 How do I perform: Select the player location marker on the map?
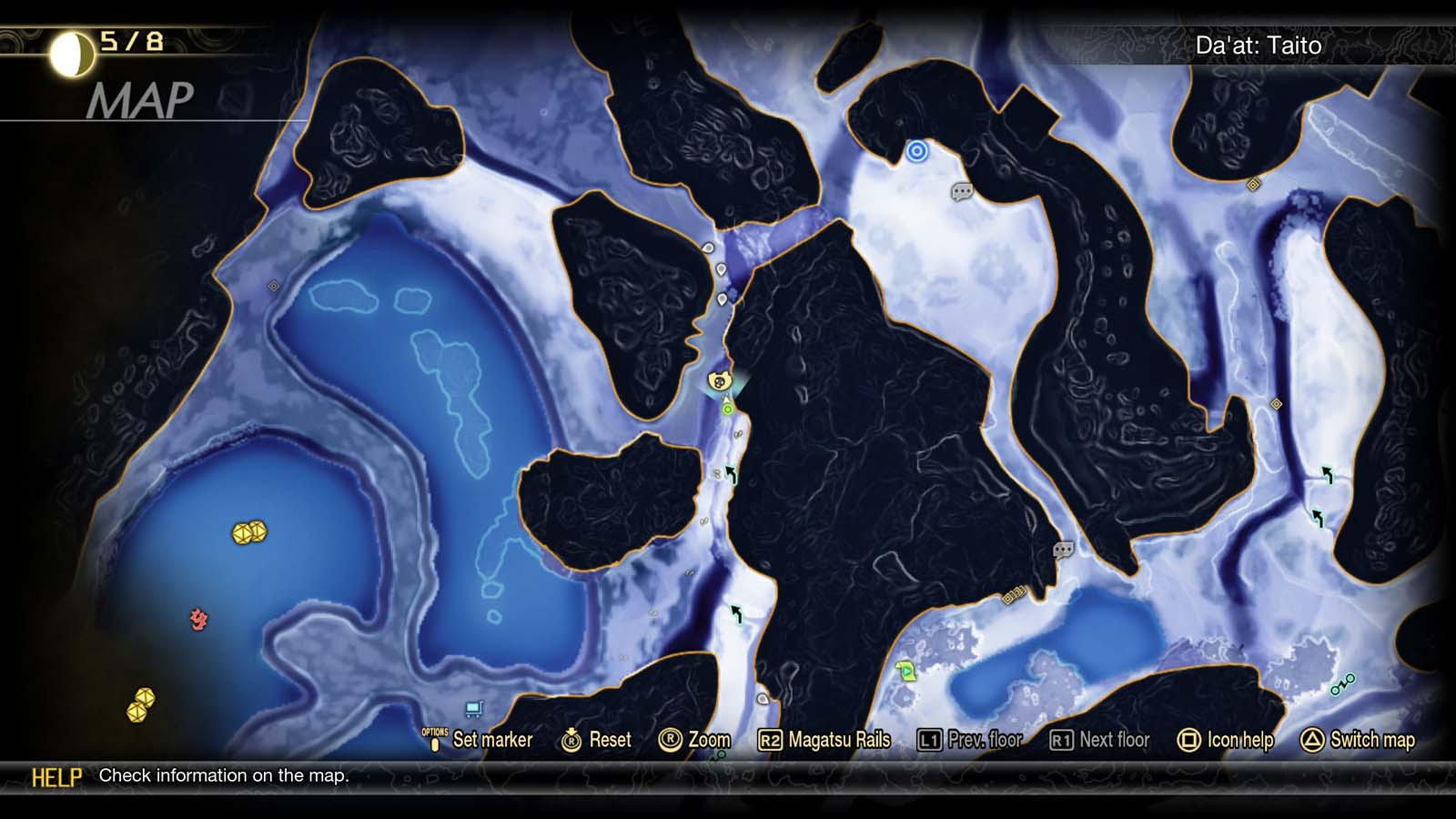click(x=718, y=382)
